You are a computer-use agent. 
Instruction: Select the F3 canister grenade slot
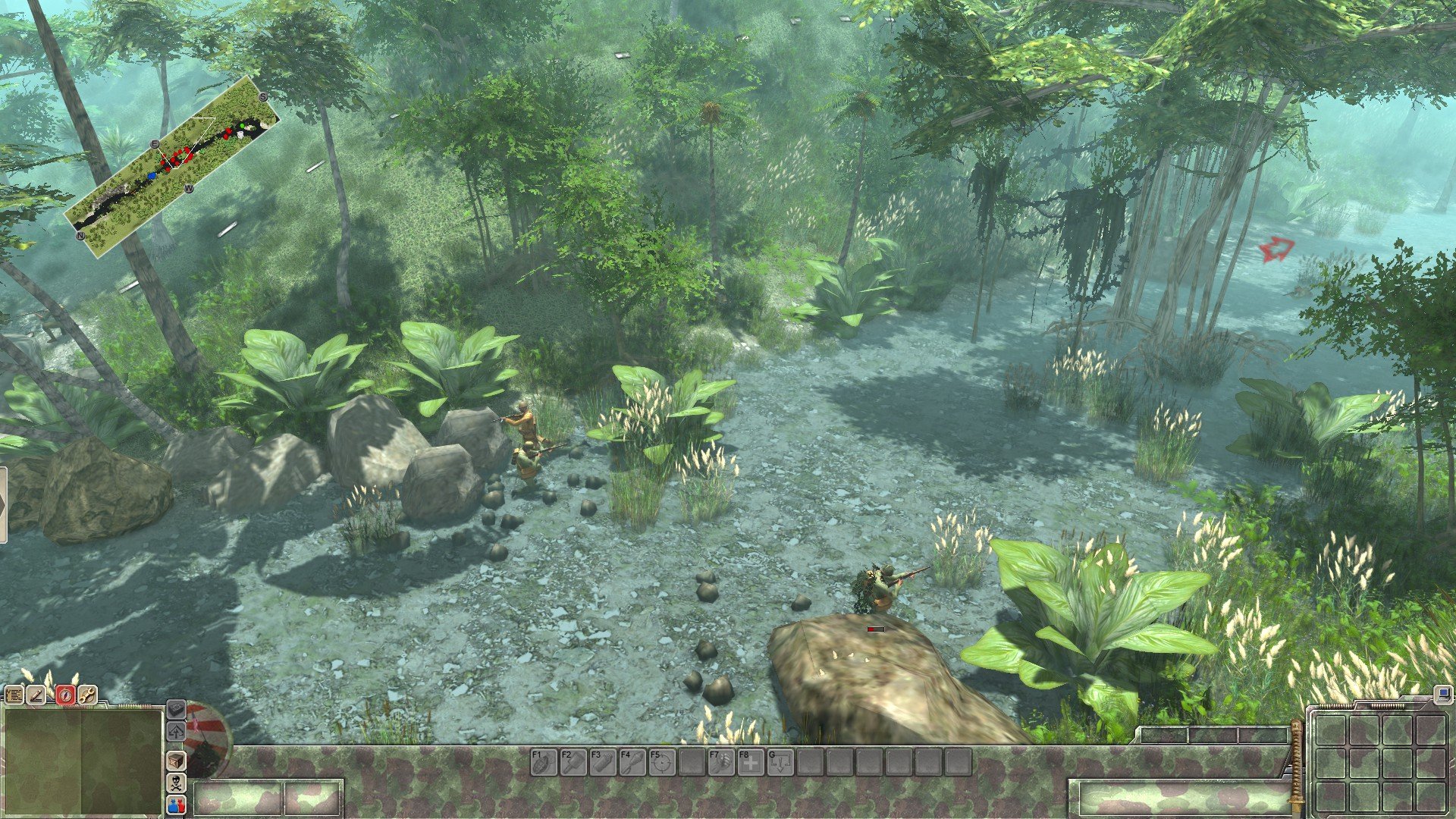[x=602, y=761]
